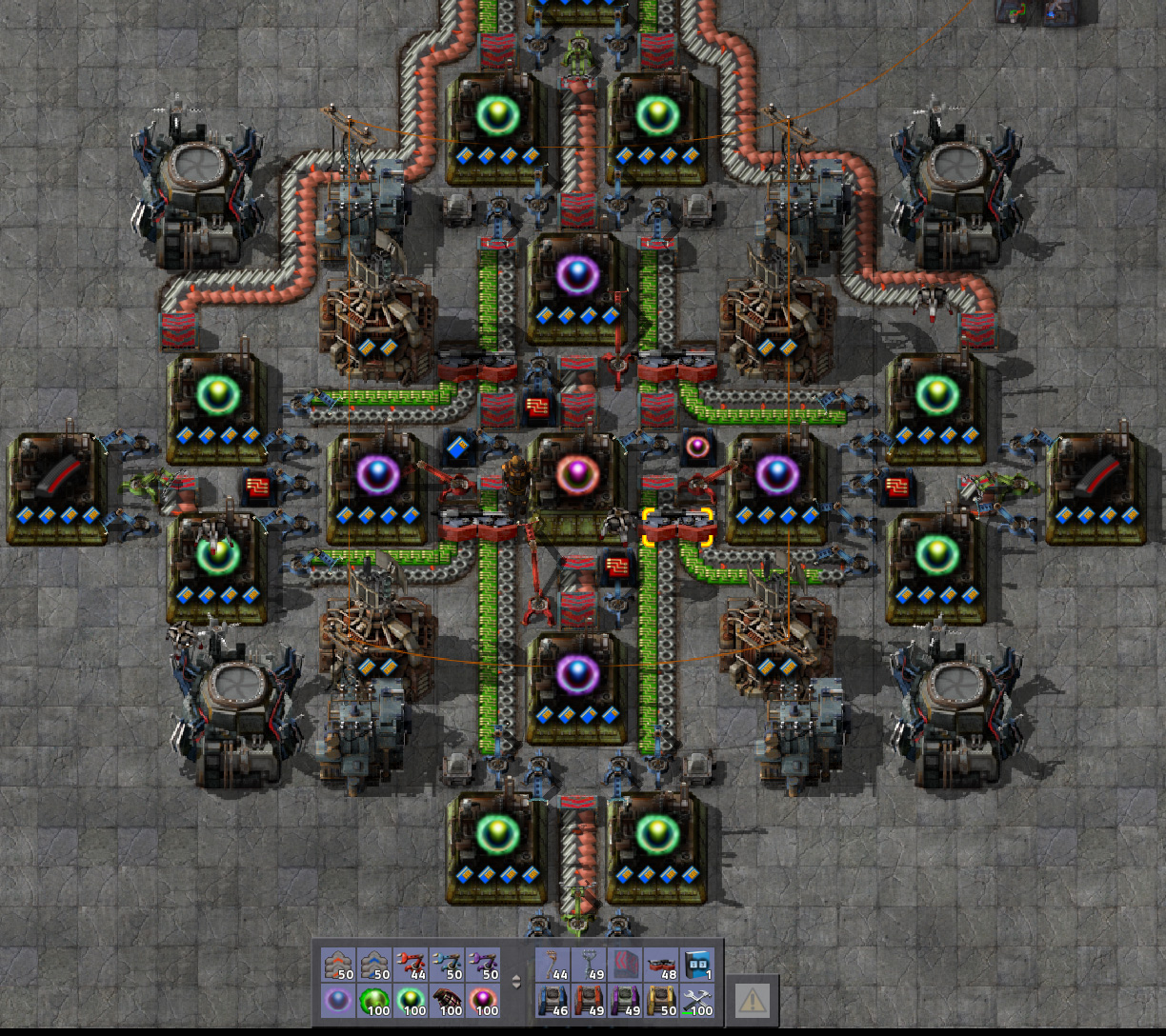Image resolution: width=1166 pixels, height=1036 pixels.
Task: Choose the grenade slot in the hotbar
Action: point(446,1001)
